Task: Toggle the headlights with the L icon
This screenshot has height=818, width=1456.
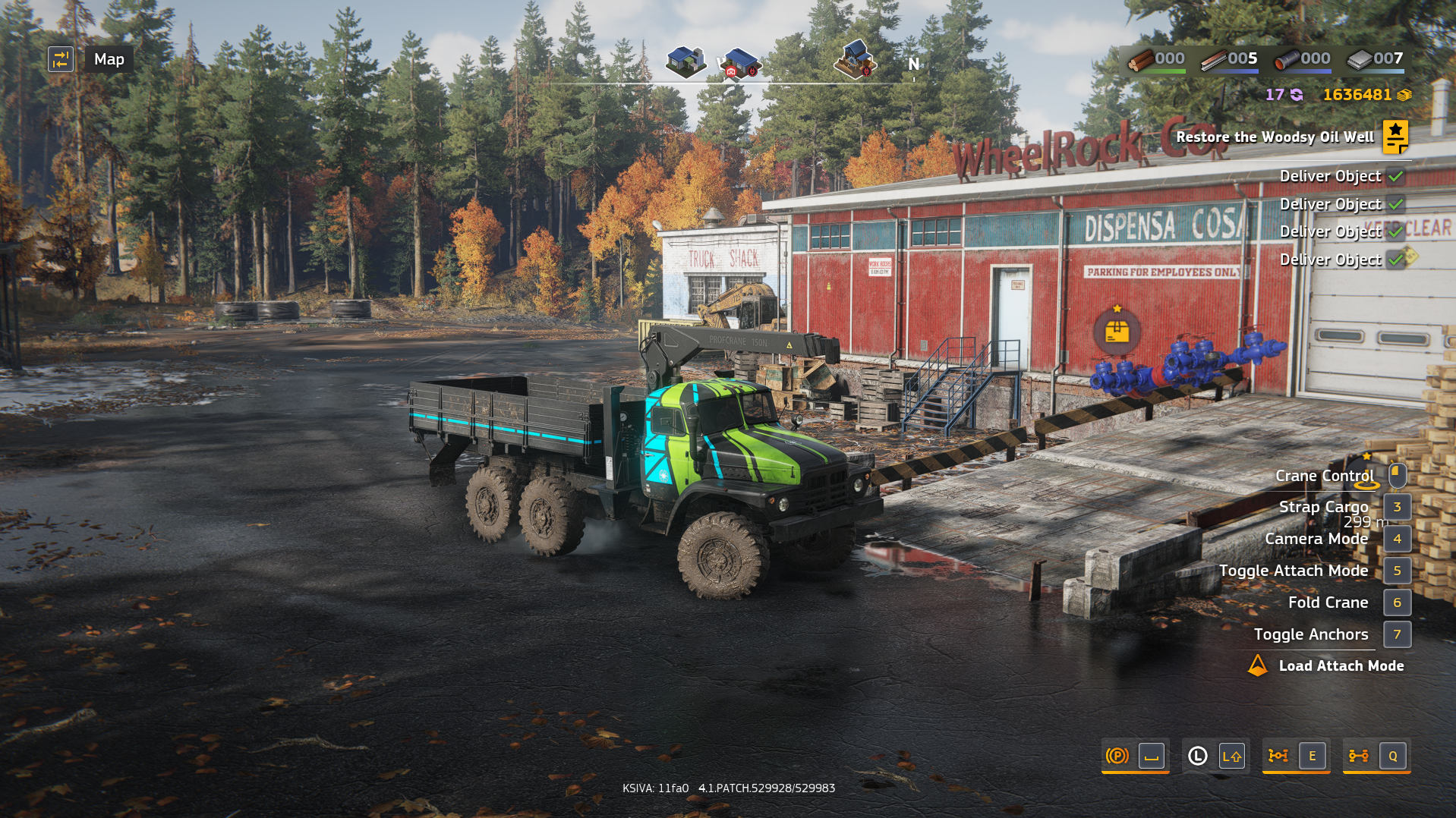Action: tap(1196, 756)
